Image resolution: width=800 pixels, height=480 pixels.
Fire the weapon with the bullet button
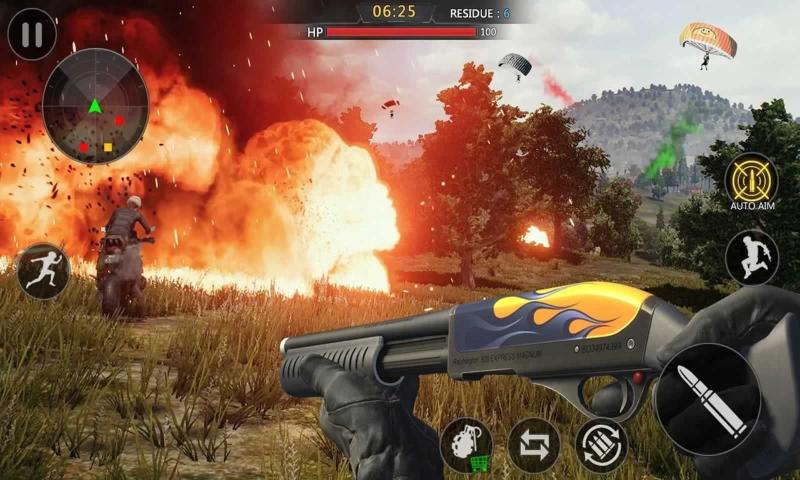click(706, 398)
